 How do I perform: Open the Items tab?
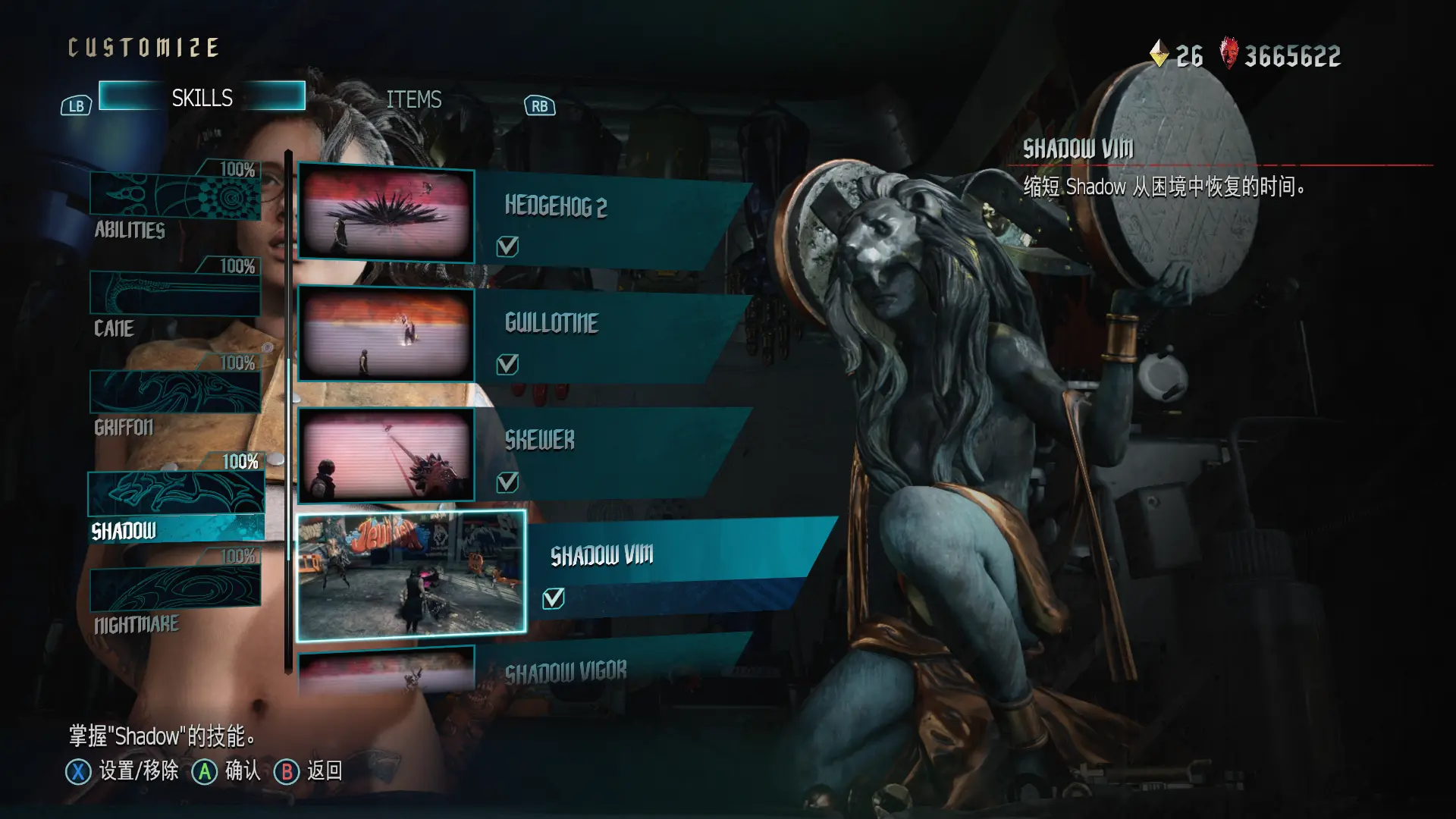413,99
